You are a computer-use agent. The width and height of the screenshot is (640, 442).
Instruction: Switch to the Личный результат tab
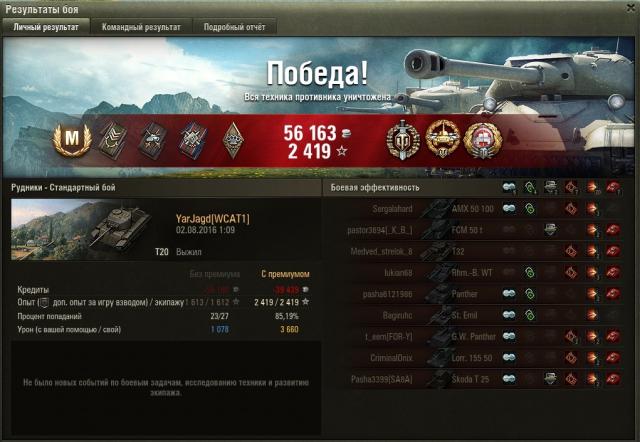[x=45, y=27]
